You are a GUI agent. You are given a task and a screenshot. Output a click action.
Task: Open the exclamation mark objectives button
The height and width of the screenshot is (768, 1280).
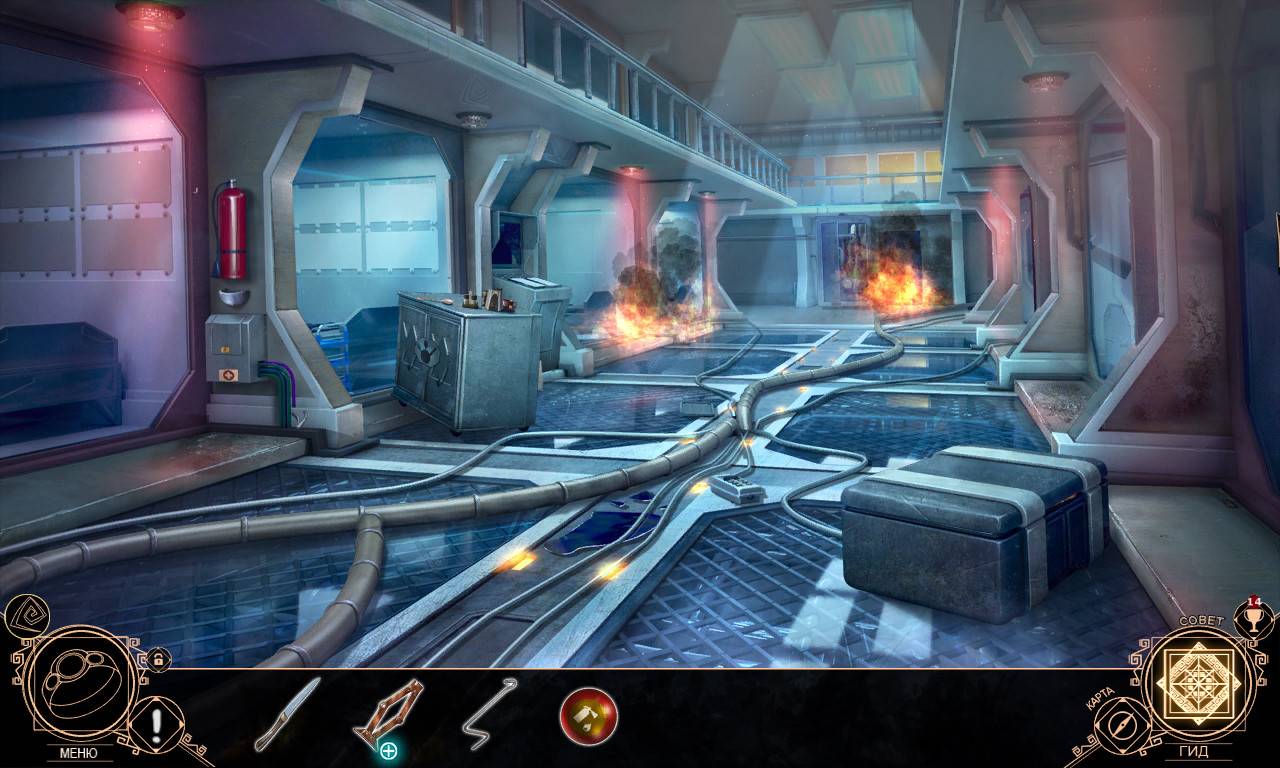(x=156, y=721)
